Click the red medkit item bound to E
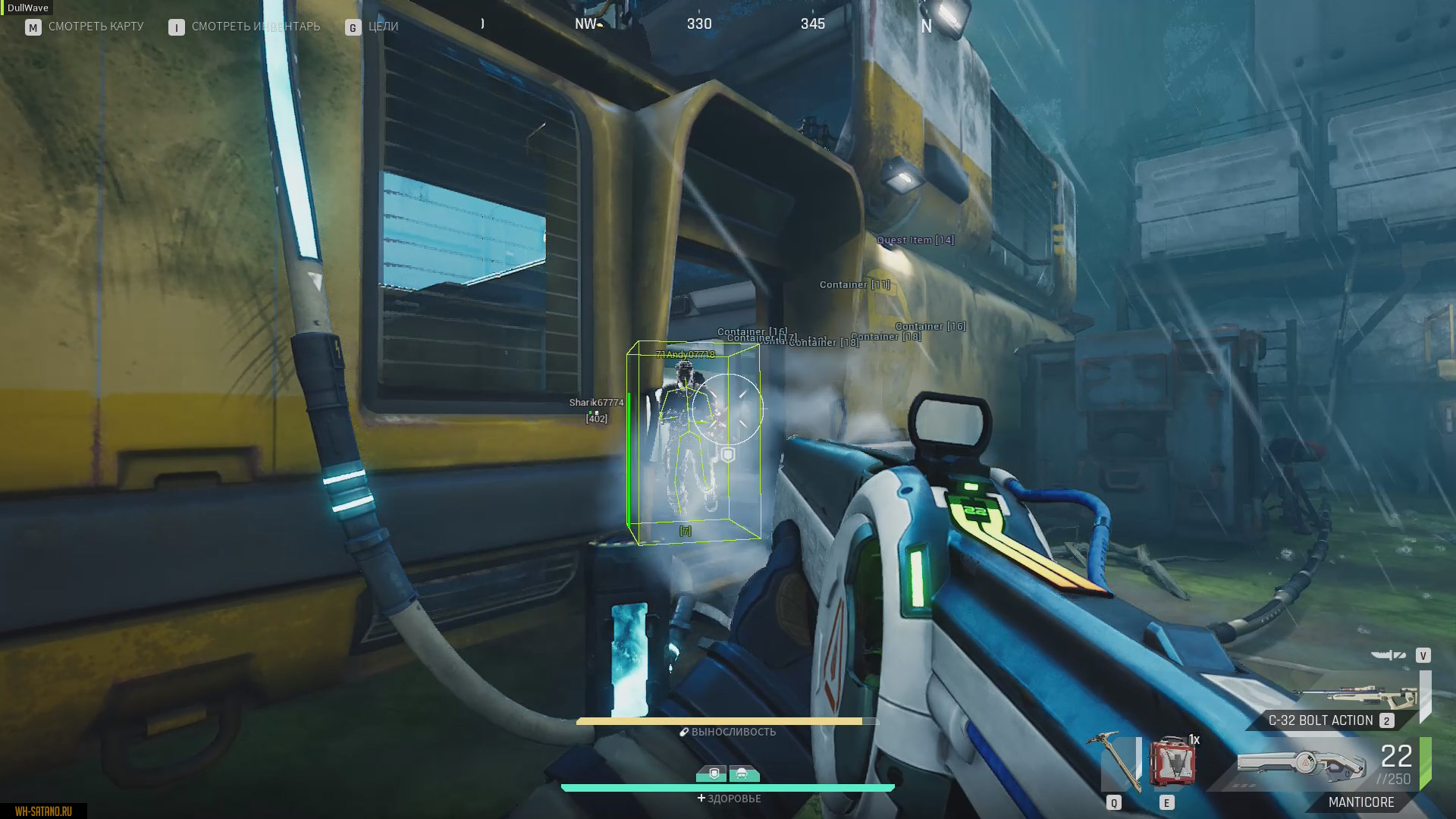Screen dimensions: 1456x819 tap(1174, 762)
